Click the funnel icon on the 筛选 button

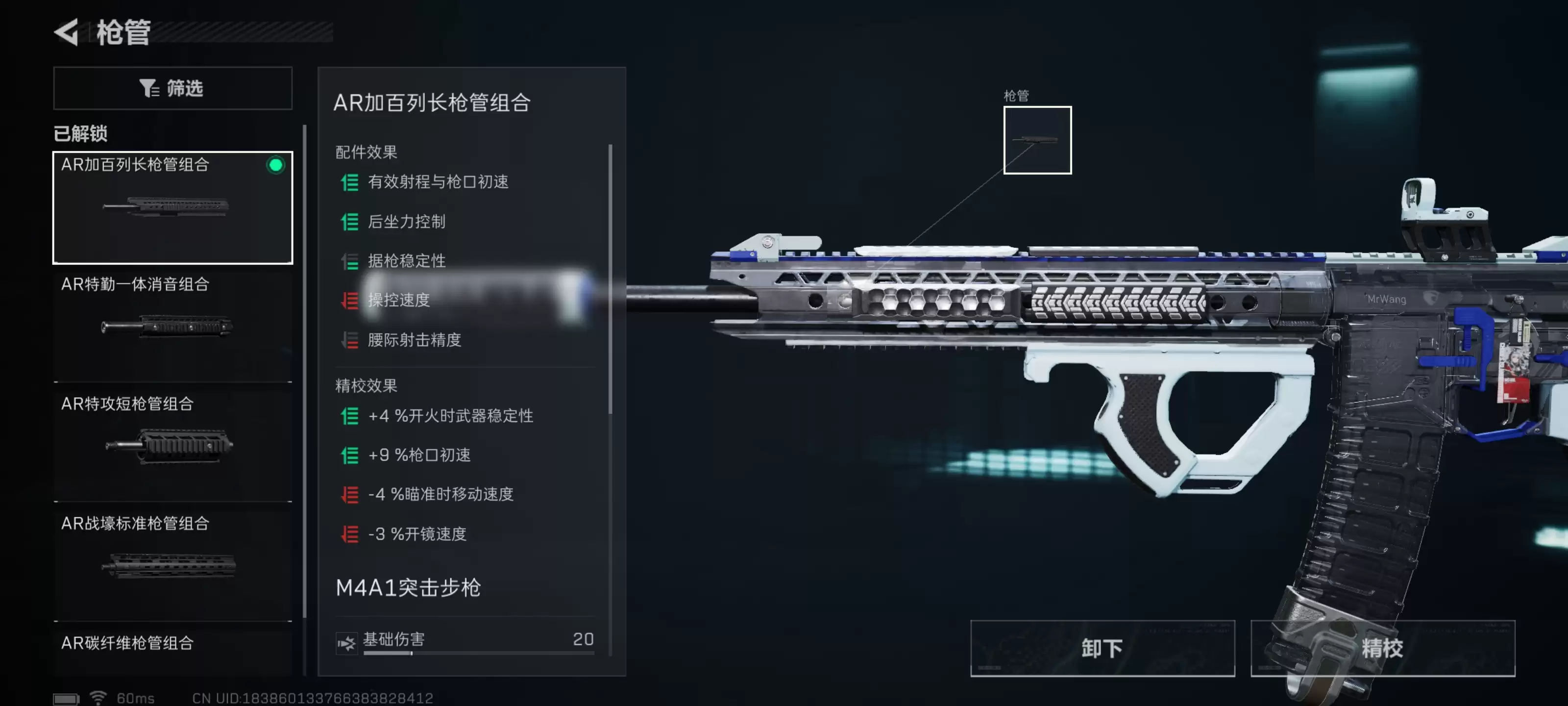coord(148,88)
